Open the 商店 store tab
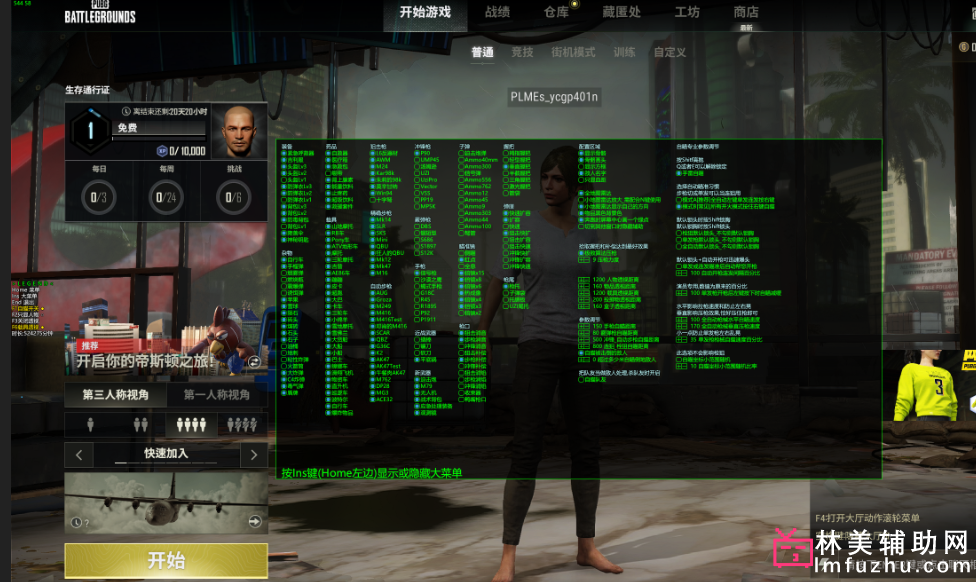The height and width of the screenshot is (582, 976). (746, 12)
